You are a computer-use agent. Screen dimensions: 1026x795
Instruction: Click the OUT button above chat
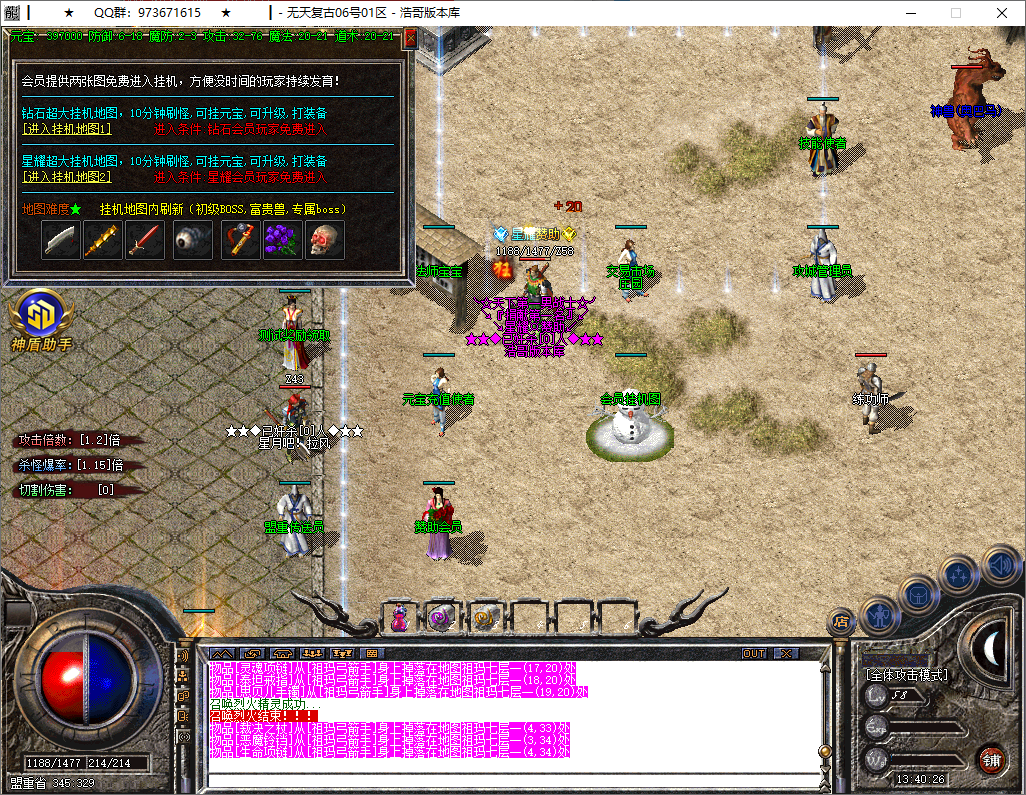tap(755, 653)
